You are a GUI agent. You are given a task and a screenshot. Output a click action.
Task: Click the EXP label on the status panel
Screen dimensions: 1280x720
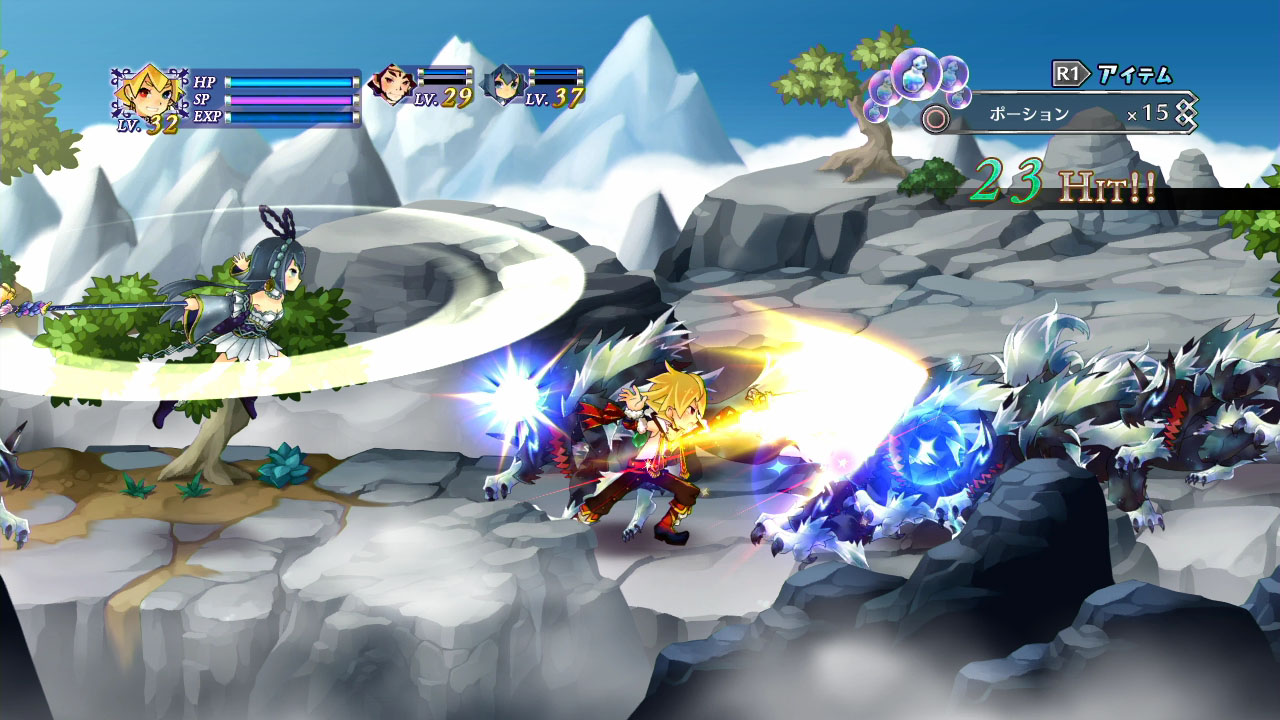tap(207, 118)
